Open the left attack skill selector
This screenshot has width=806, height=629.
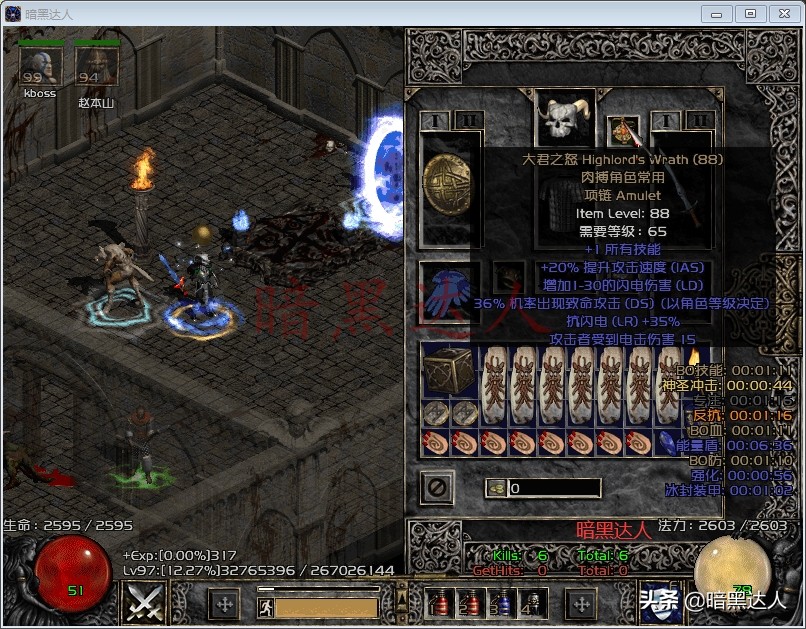pos(143,603)
